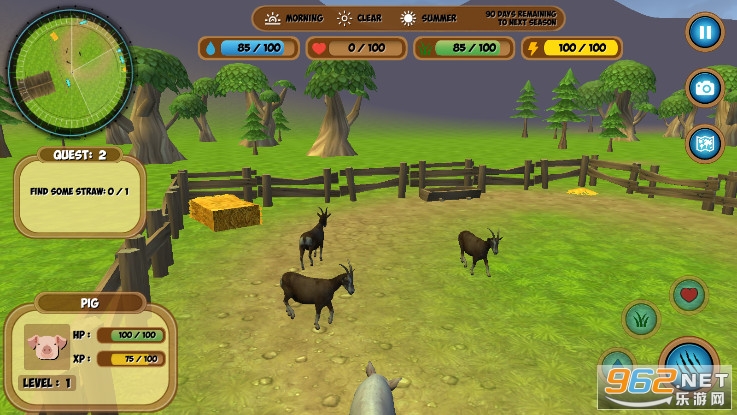Pause the game
The height and width of the screenshot is (415, 737).
click(x=705, y=32)
